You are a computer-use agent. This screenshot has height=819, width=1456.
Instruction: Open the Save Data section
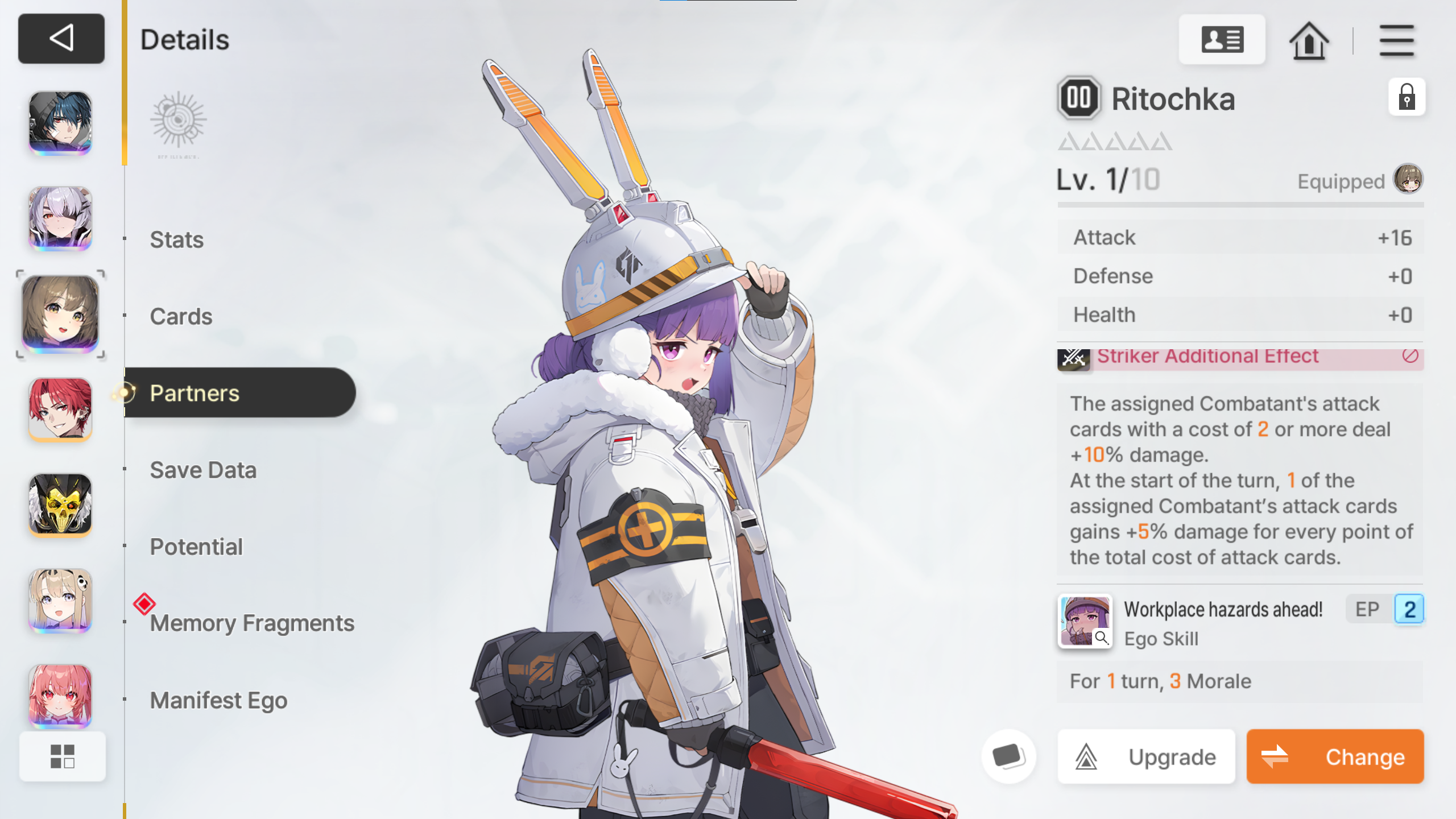203,470
